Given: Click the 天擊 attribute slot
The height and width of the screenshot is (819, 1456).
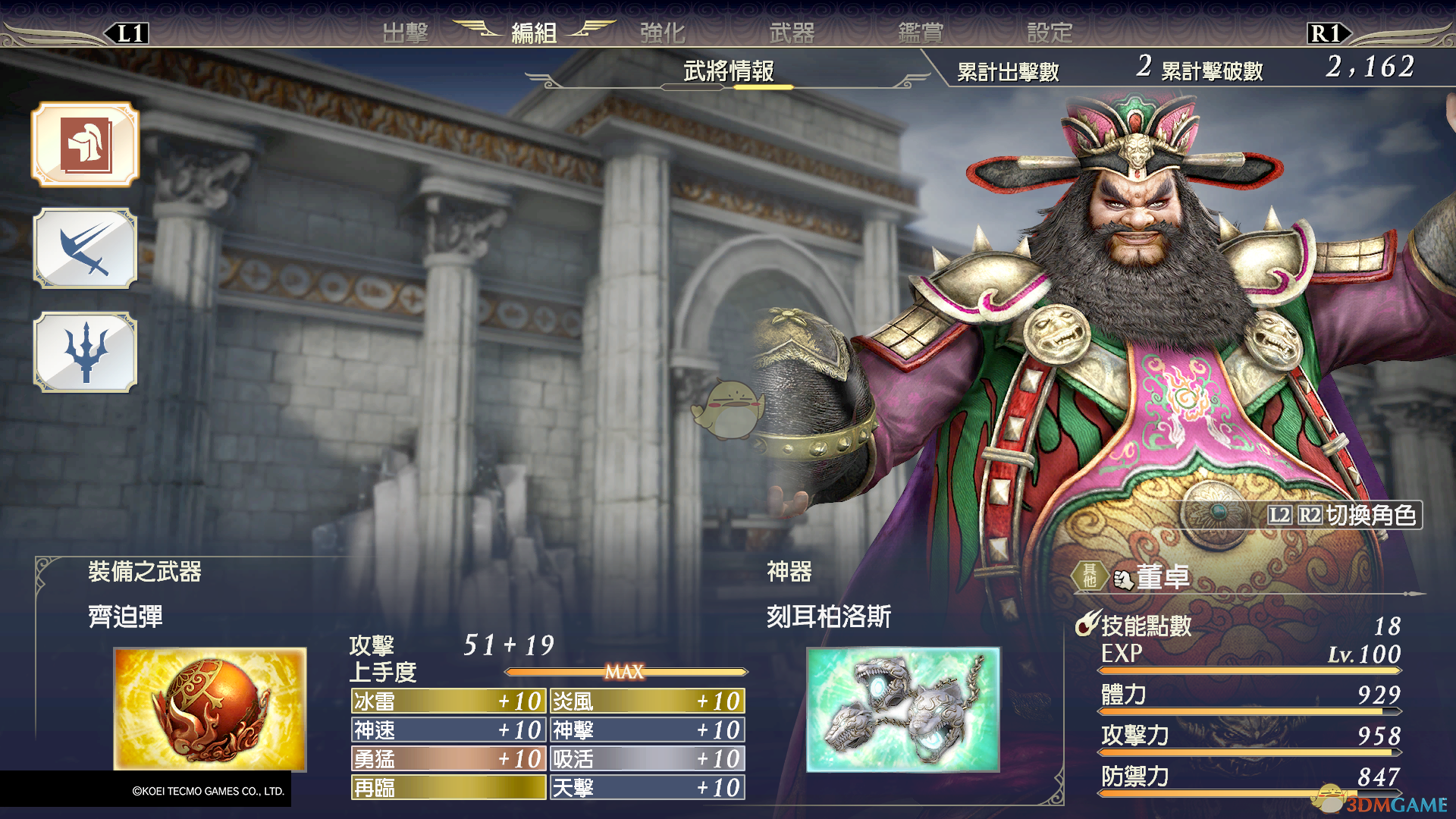Looking at the screenshot, I should (647, 788).
